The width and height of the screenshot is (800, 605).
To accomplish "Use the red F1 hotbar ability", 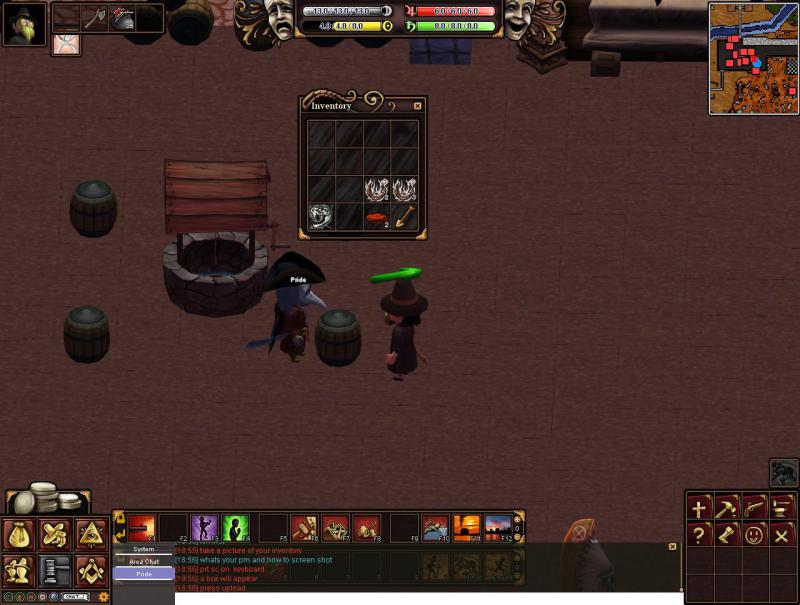I will [x=141, y=527].
